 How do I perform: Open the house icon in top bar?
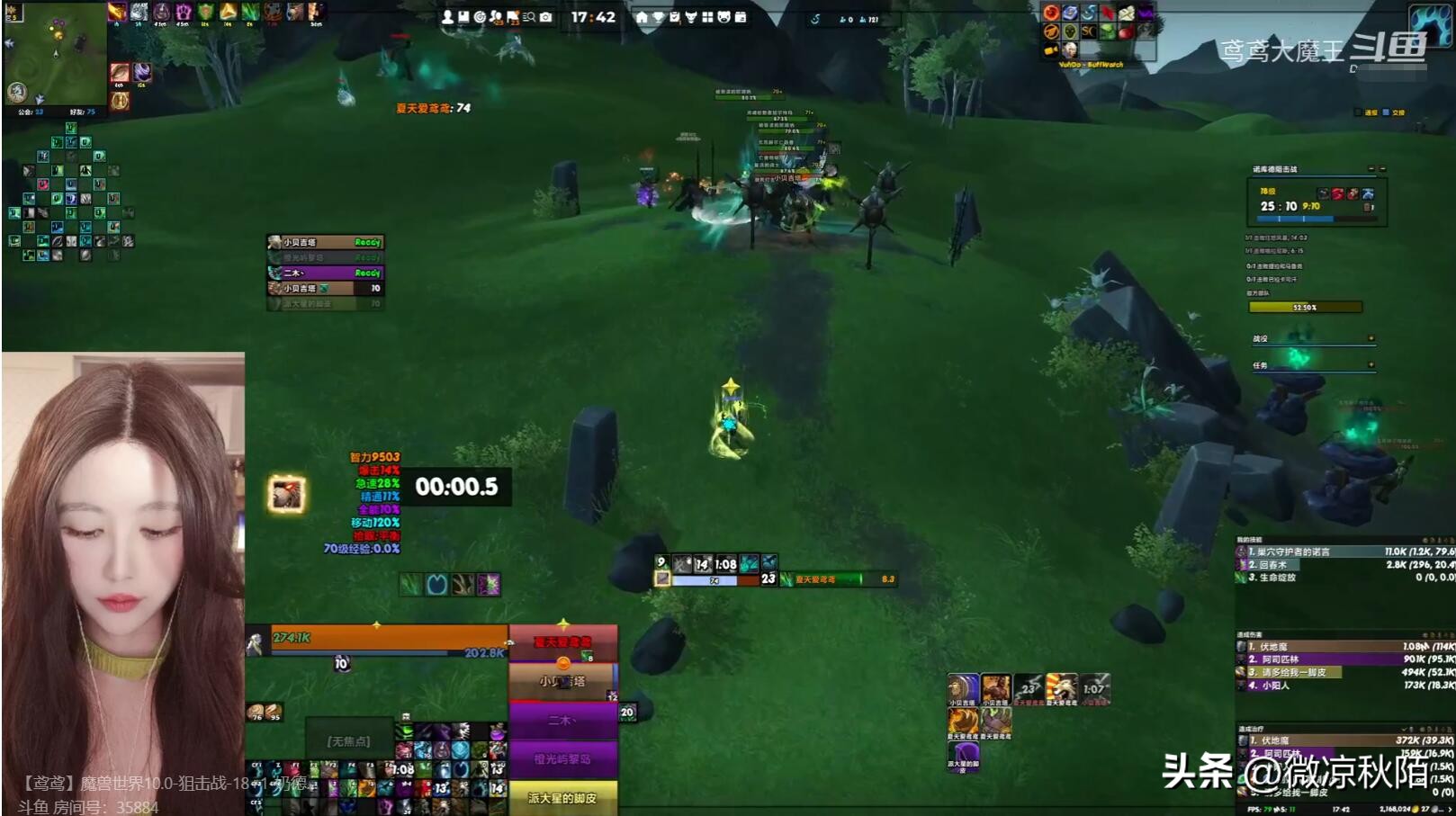[641, 17]
